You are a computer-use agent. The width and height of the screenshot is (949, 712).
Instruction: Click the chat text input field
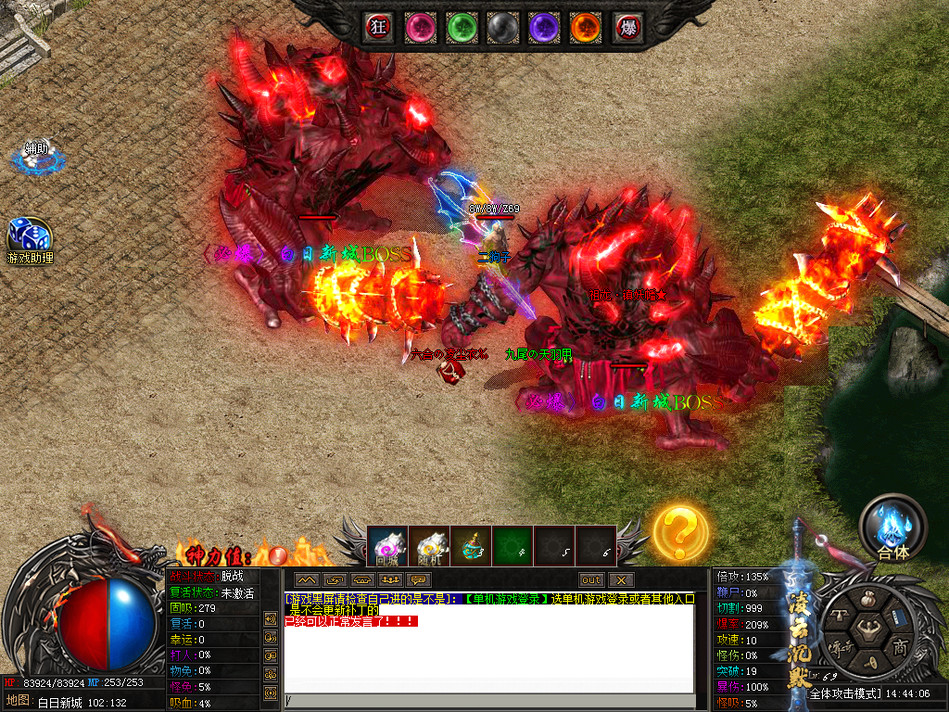[x=490, y=699]
